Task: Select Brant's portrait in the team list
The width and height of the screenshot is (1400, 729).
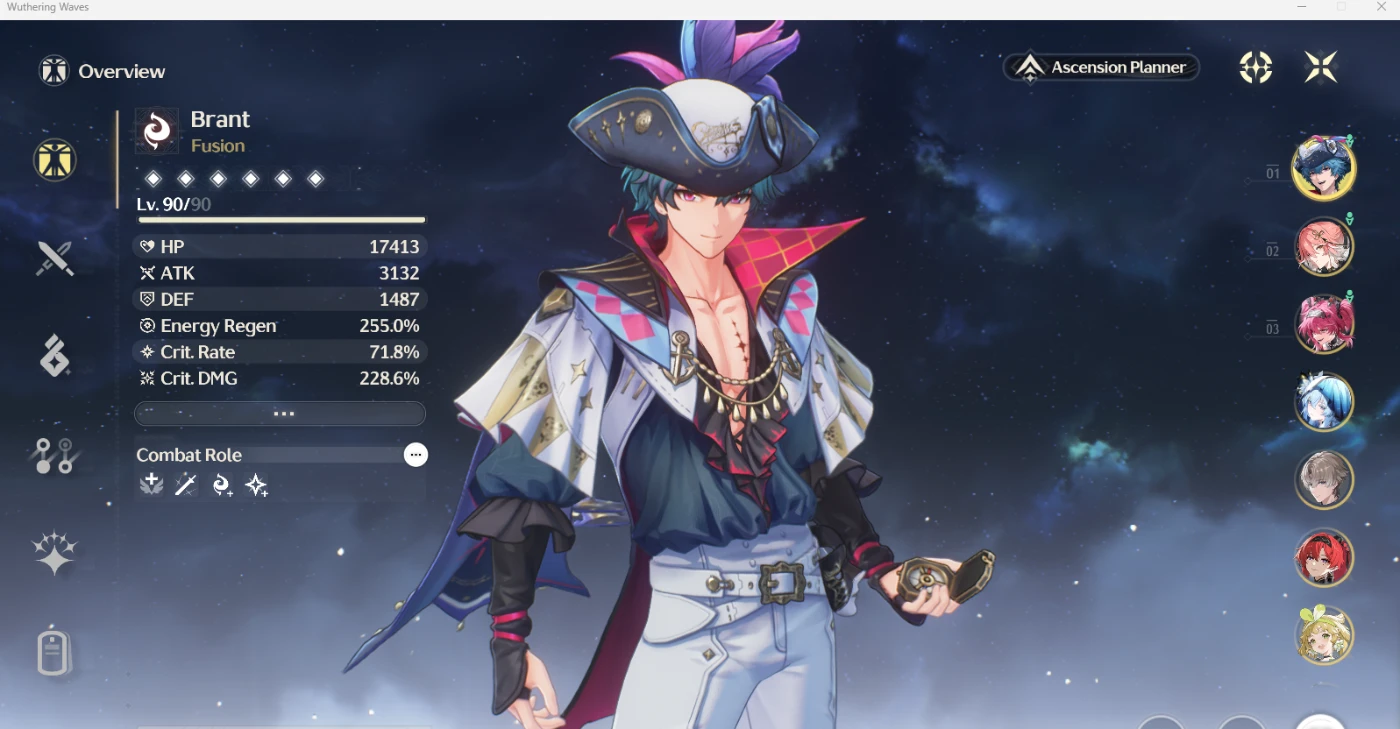Action: point(1323,168)
